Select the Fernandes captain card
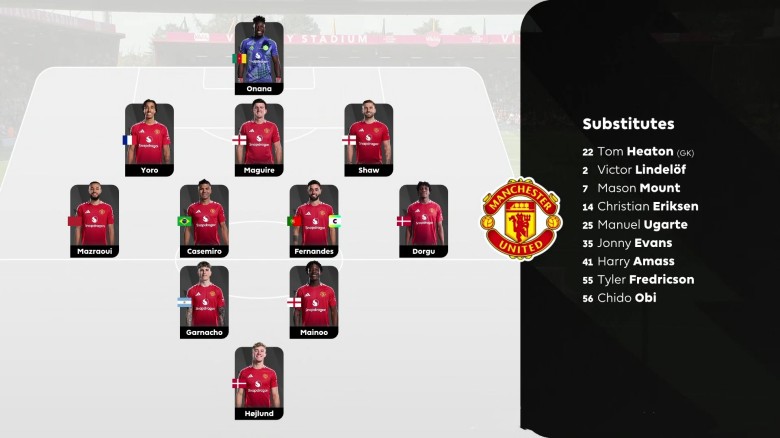The height and width of the screenshot is (438, 780). pyautogui.click(x=314, y=221)
